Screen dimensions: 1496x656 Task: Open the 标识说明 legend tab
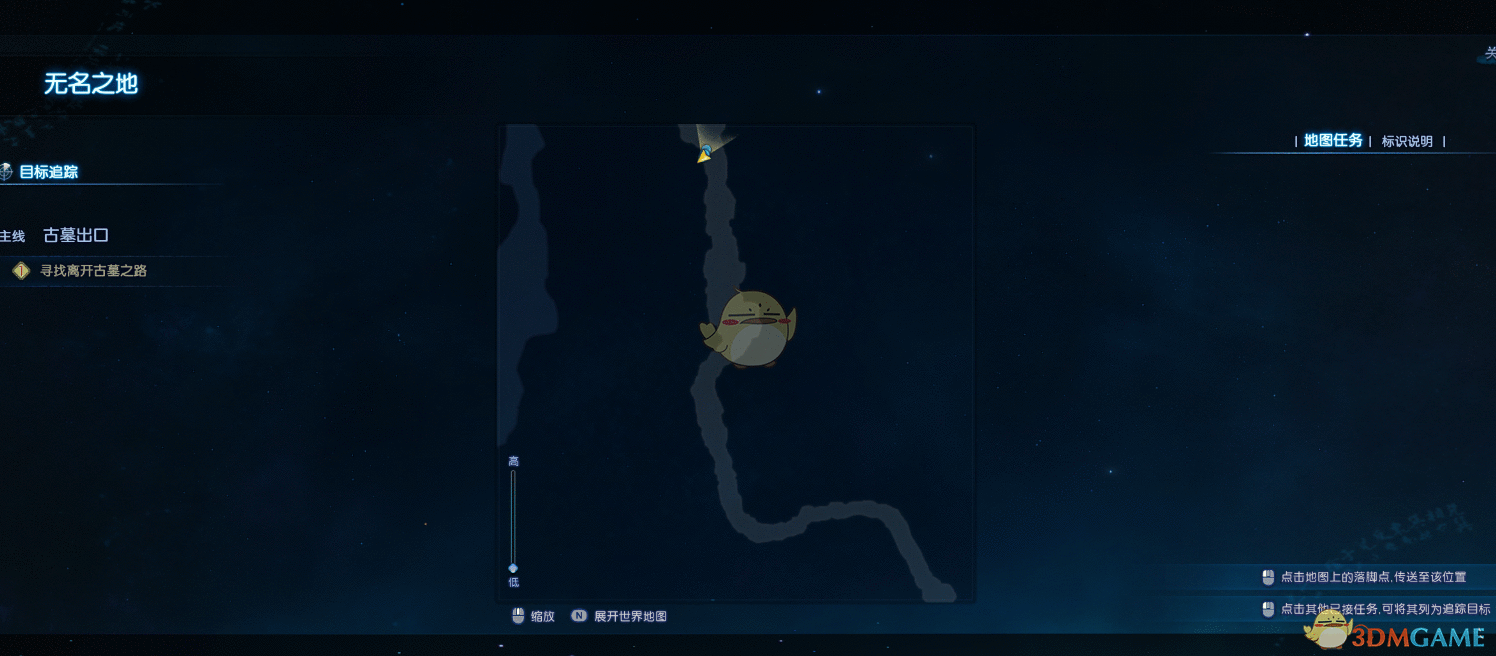coord(1407,142)
